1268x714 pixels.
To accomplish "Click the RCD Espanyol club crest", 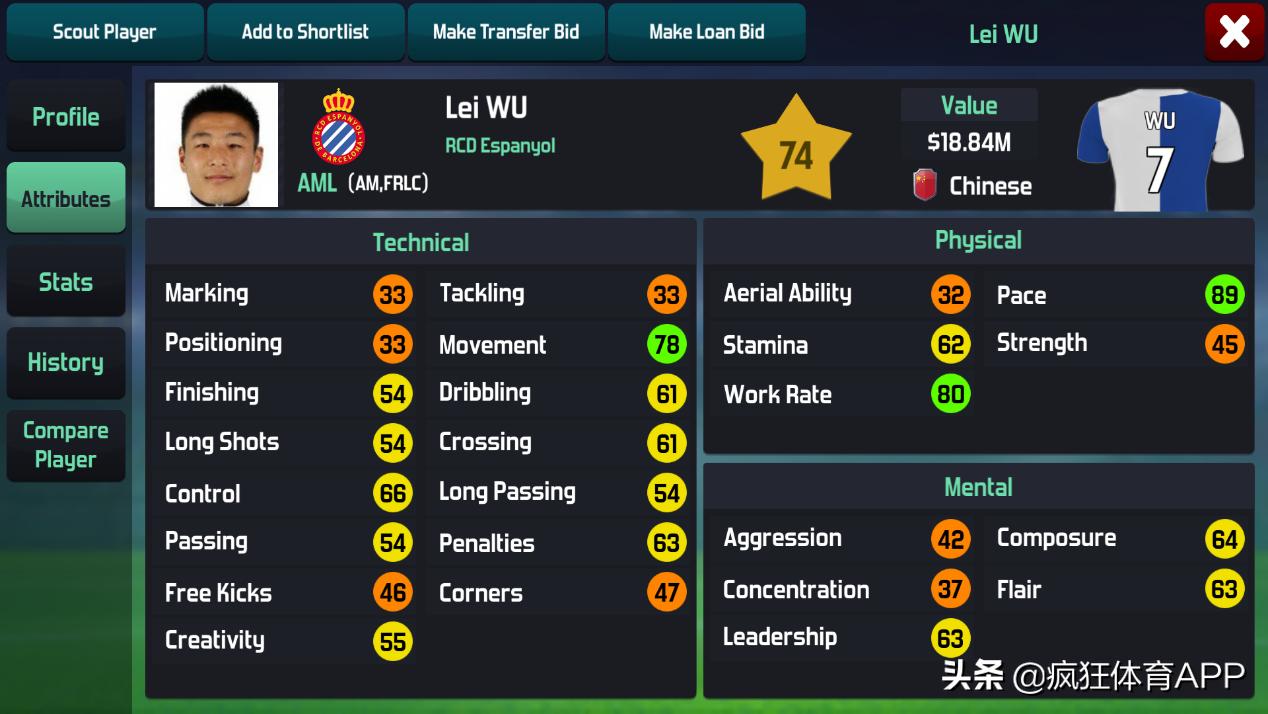I will [340, 127].
